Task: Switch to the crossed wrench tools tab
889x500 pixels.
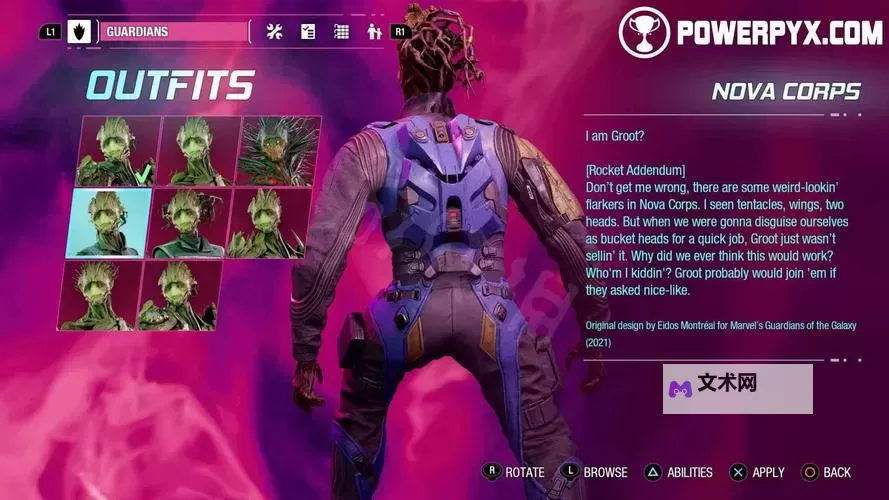Action: click(275, 32)
